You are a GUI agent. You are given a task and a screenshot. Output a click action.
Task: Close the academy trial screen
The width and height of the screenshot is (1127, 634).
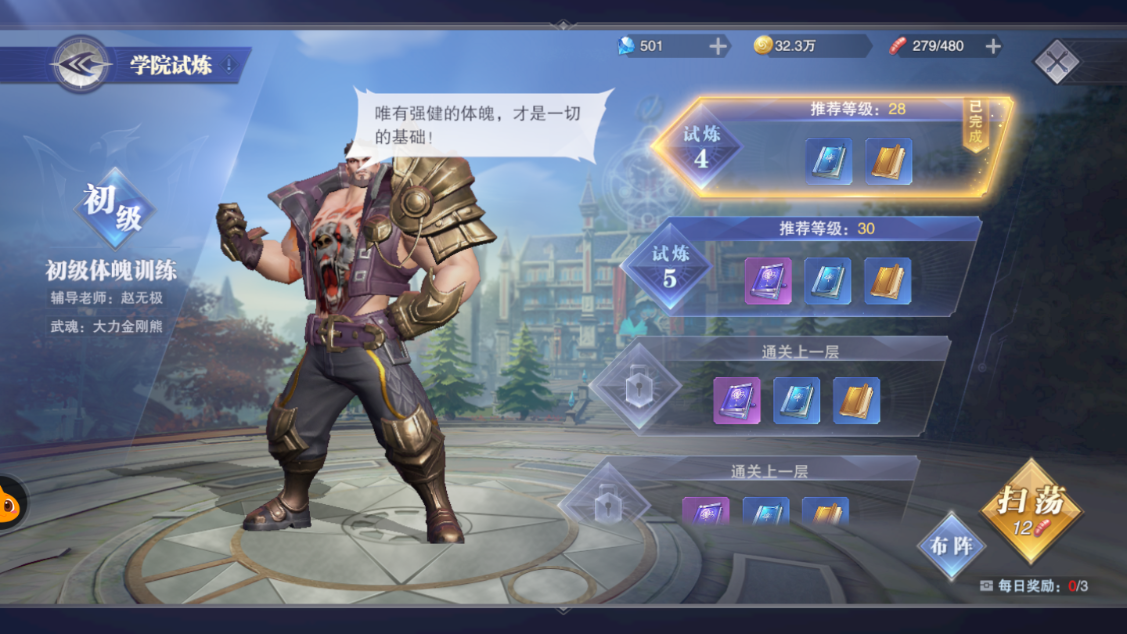coord(1056,62)
